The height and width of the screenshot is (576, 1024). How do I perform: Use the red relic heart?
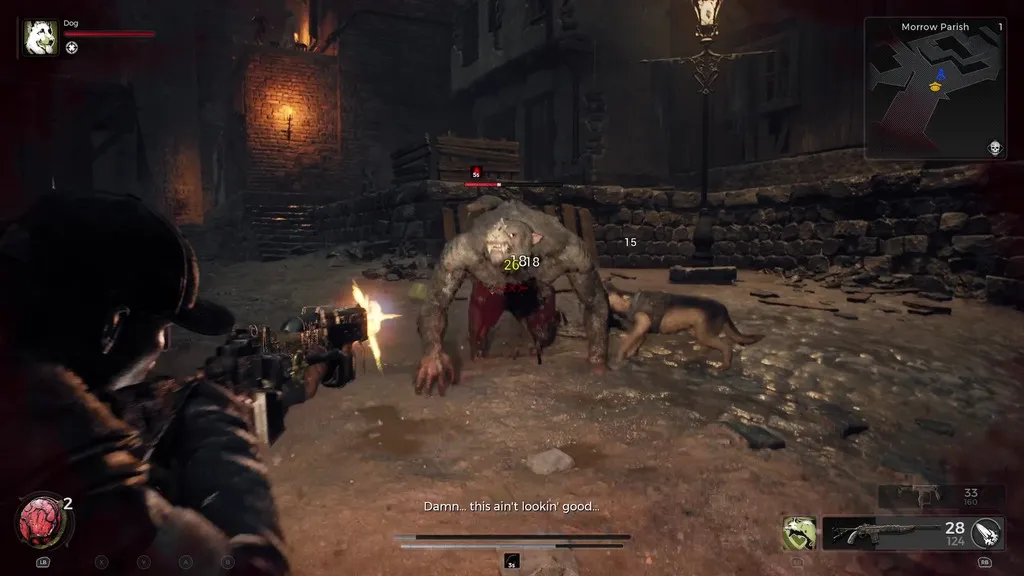(x=39, y=519)
